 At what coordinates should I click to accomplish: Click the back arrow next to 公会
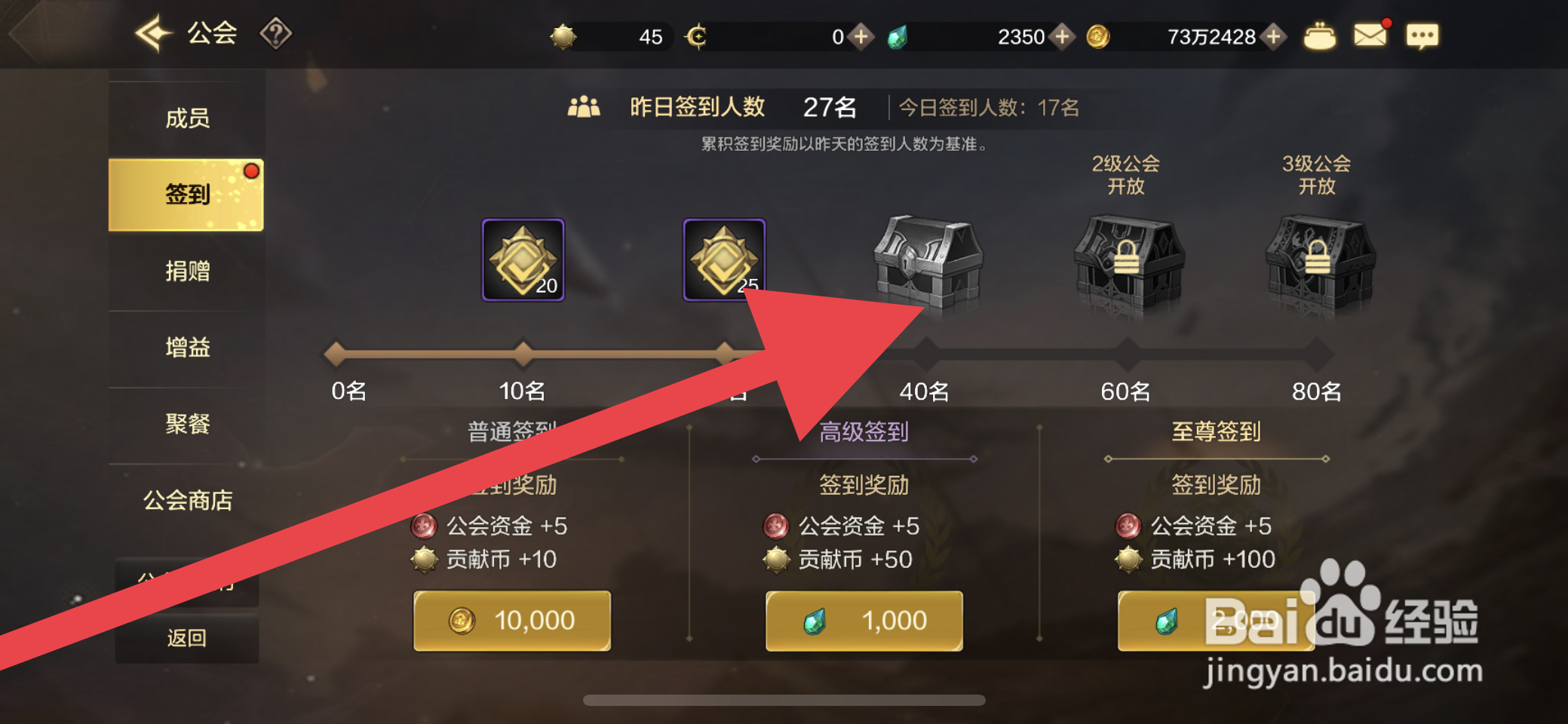click(x=153, y=33)
